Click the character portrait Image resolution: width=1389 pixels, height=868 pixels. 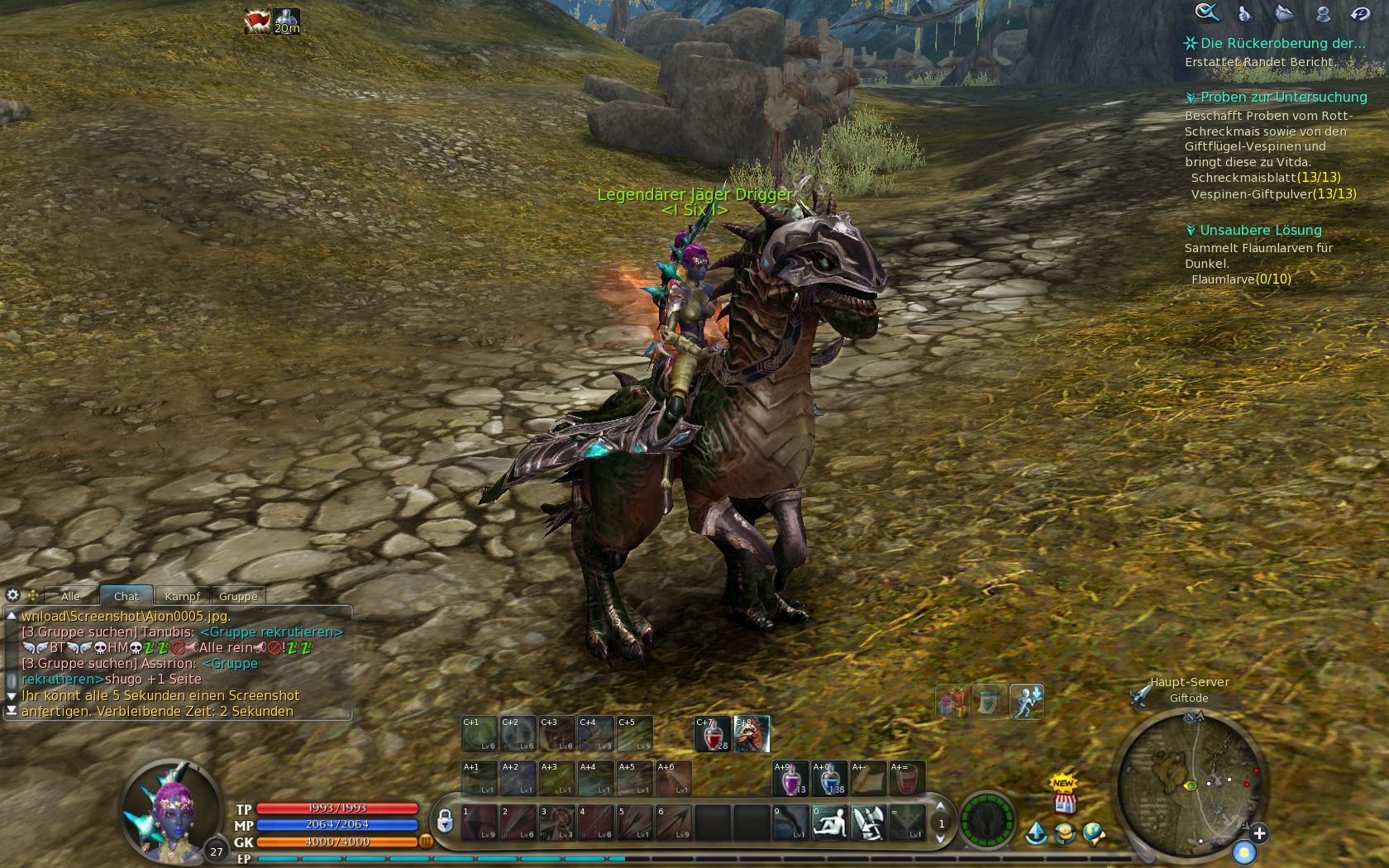(x=171, y=809)
